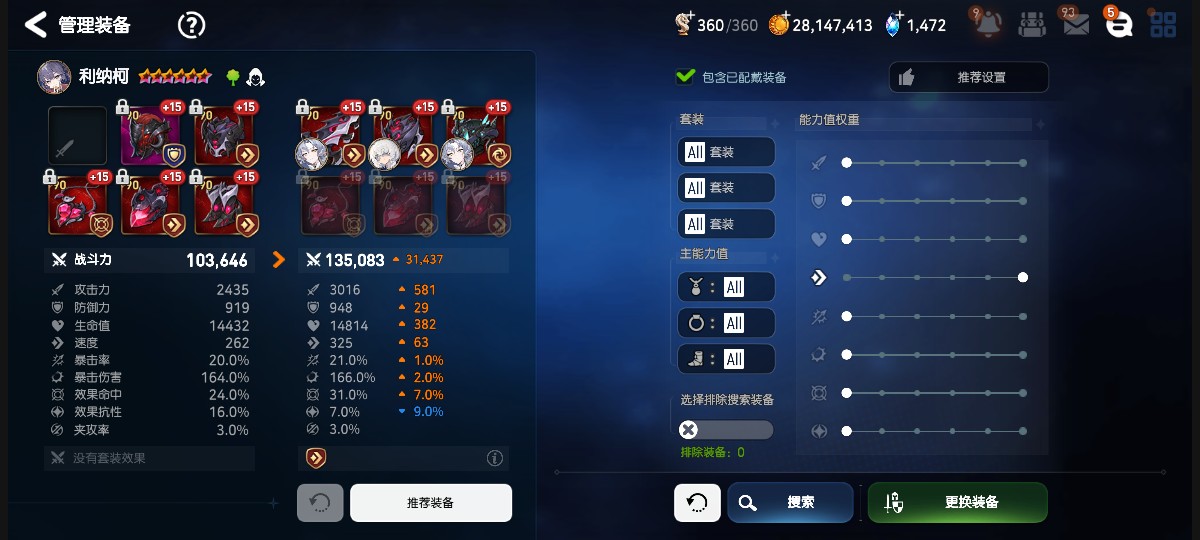Confirm with the green 更换装备 button
The height and width of the screenshot is (540, 1200).
[957, 502]
